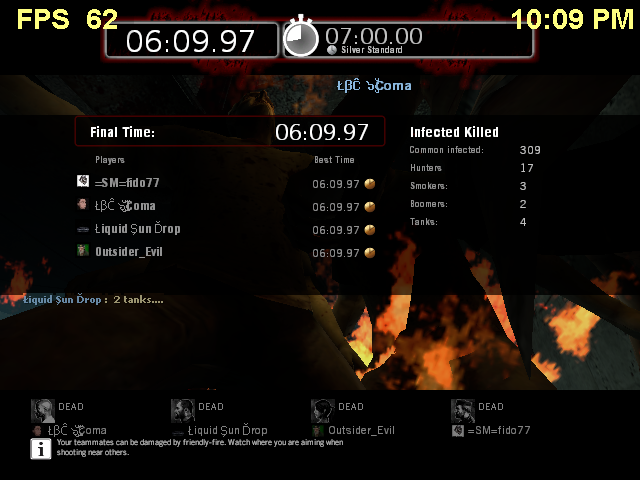Click the gold medal beside fido77's best time
The height and width of the screenshot is (480, 640).
(370, 184)
